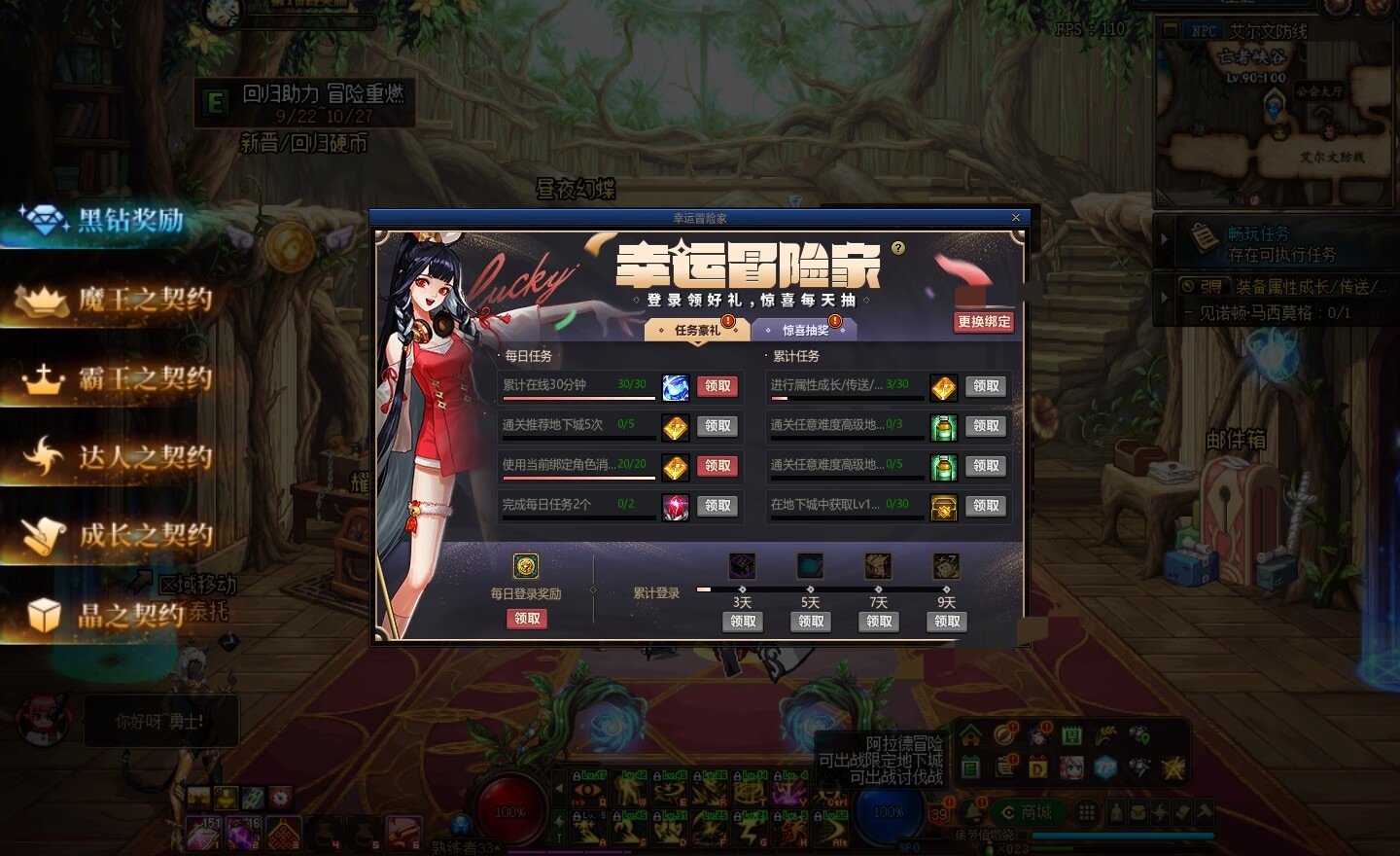Click the hammer icon in the bottom shortcut bar
This screenshot has height=856, width=1400.
1204,810
